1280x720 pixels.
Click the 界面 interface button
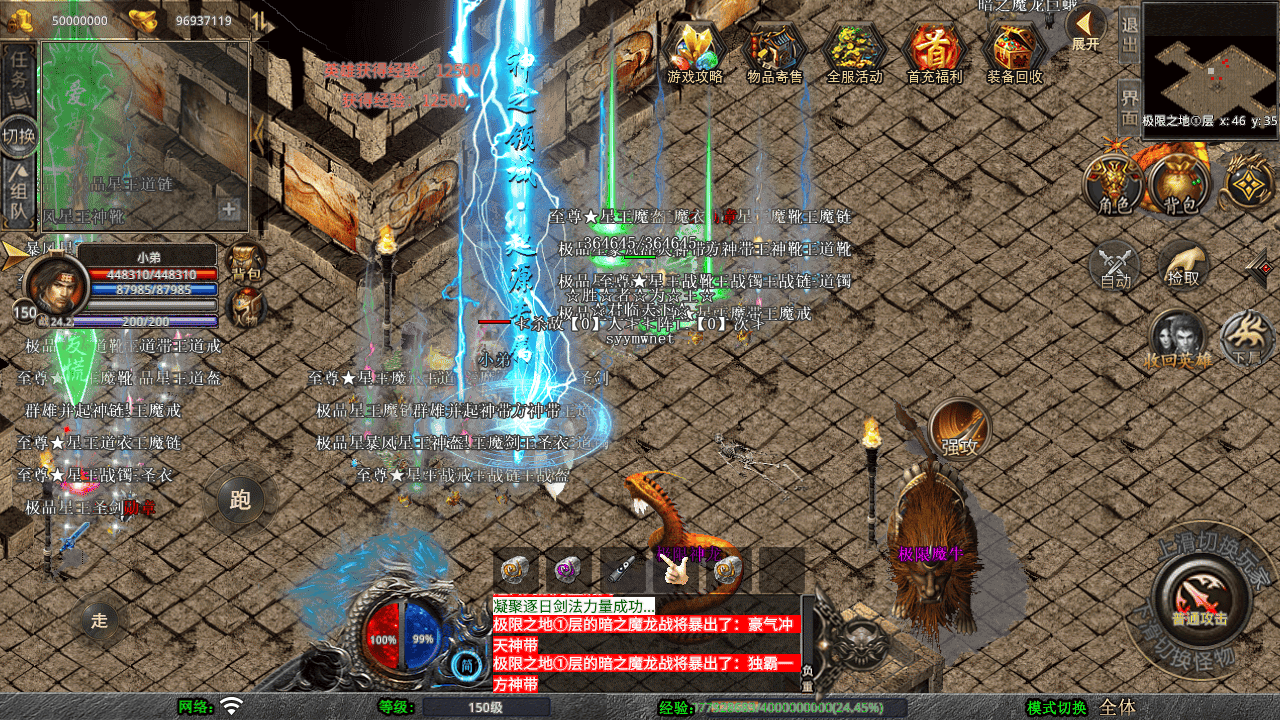[1129, 107]
